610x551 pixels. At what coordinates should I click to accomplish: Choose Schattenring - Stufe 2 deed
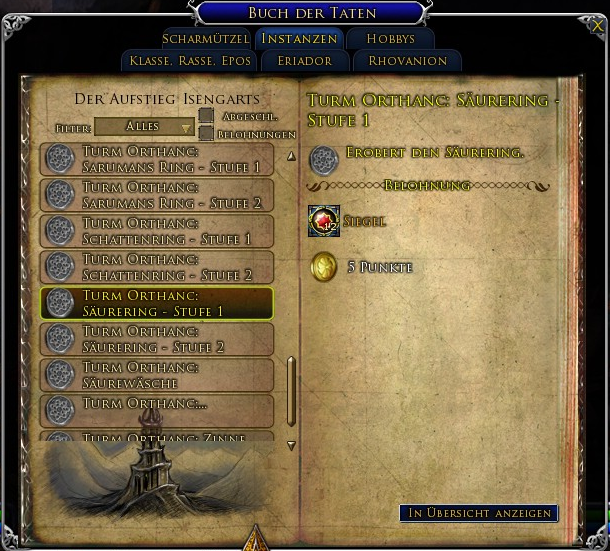pyautogui.click(x=157, y=267)
